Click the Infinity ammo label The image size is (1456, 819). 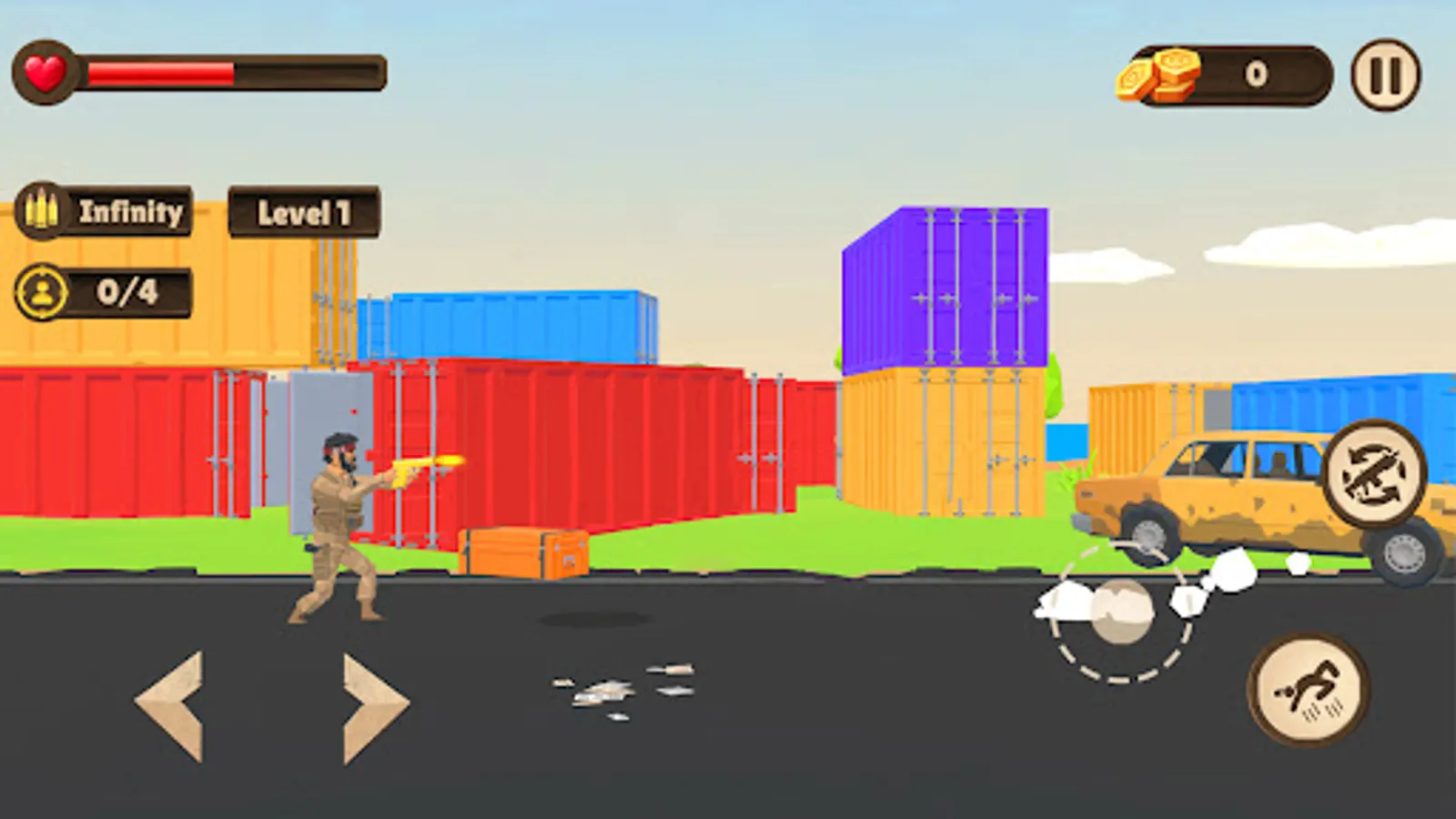132,210
